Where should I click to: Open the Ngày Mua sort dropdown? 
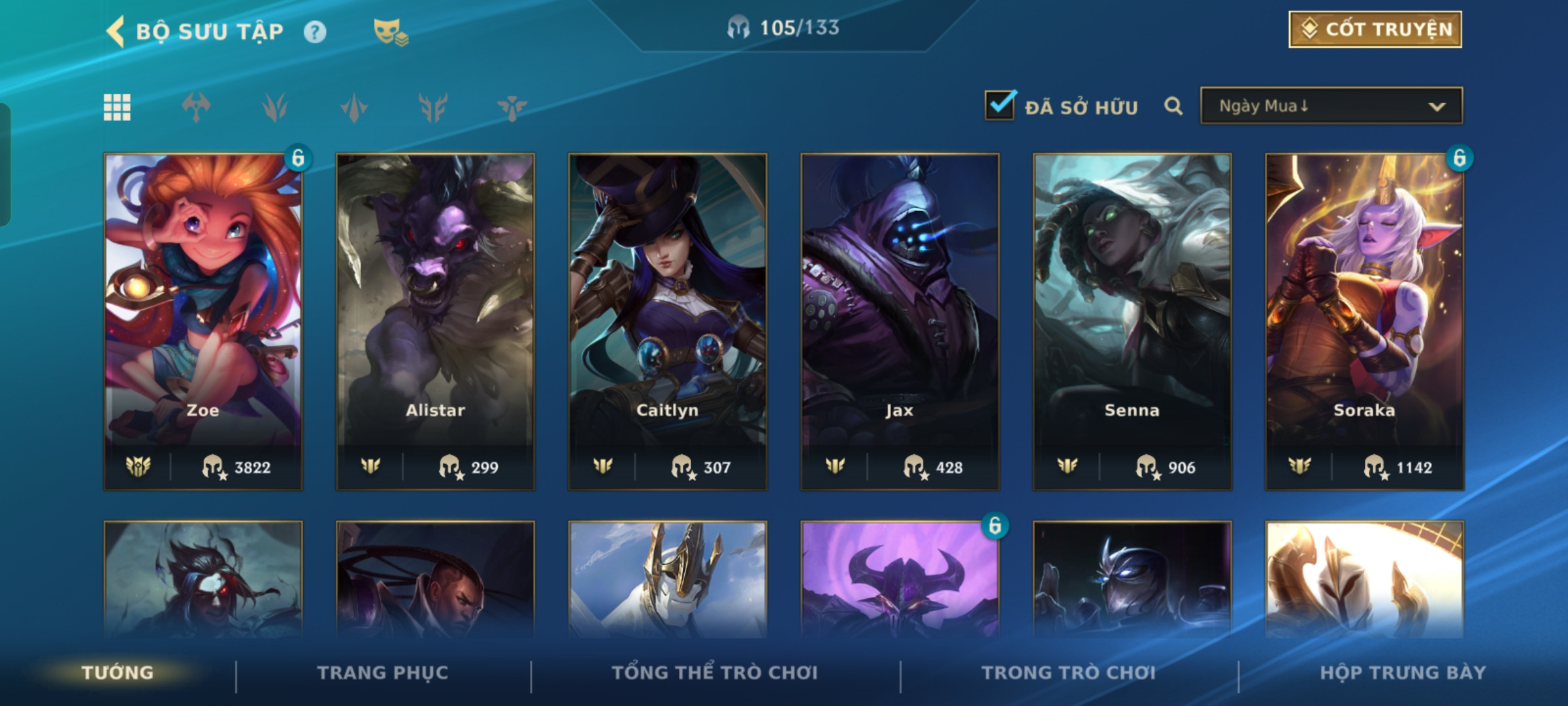pos(1331,106)
